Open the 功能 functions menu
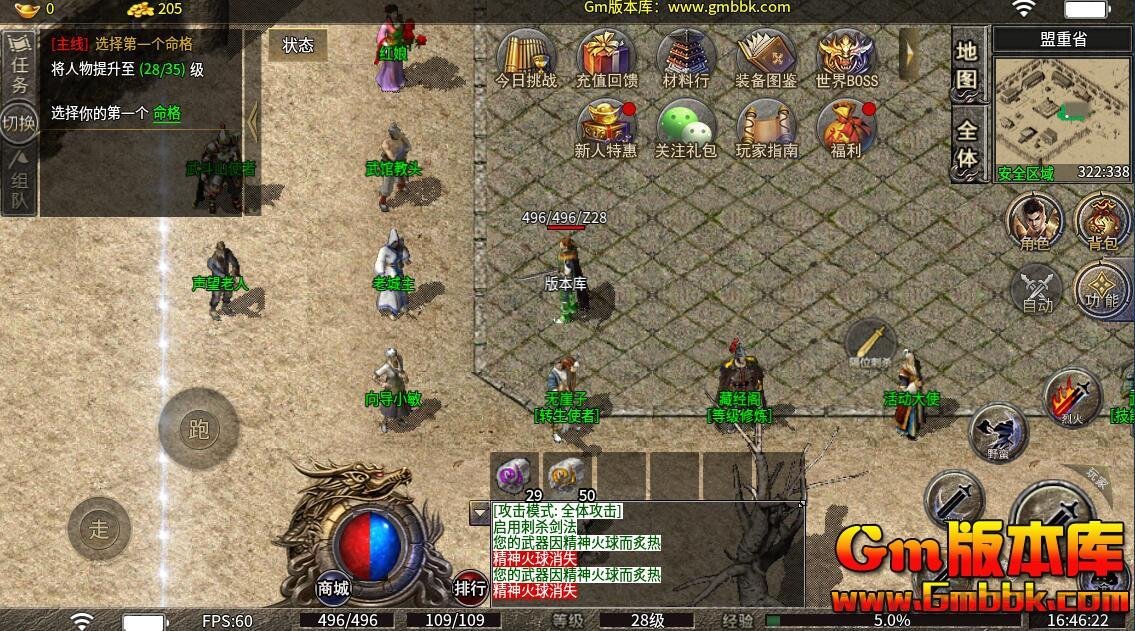This screenshot has height=631, width=1135. click(1102, 290)
